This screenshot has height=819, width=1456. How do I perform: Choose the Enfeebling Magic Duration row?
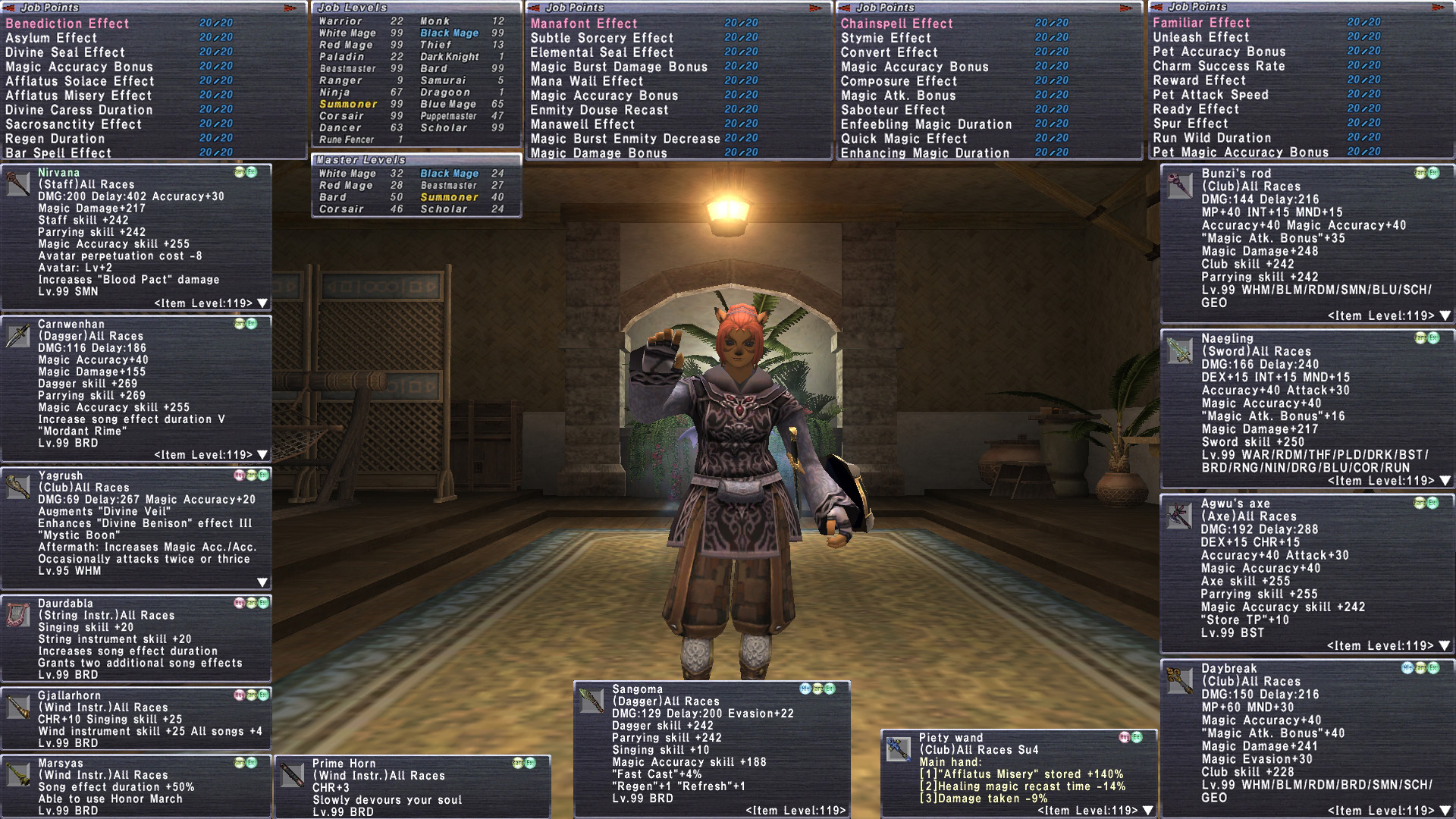pos(926,124)
